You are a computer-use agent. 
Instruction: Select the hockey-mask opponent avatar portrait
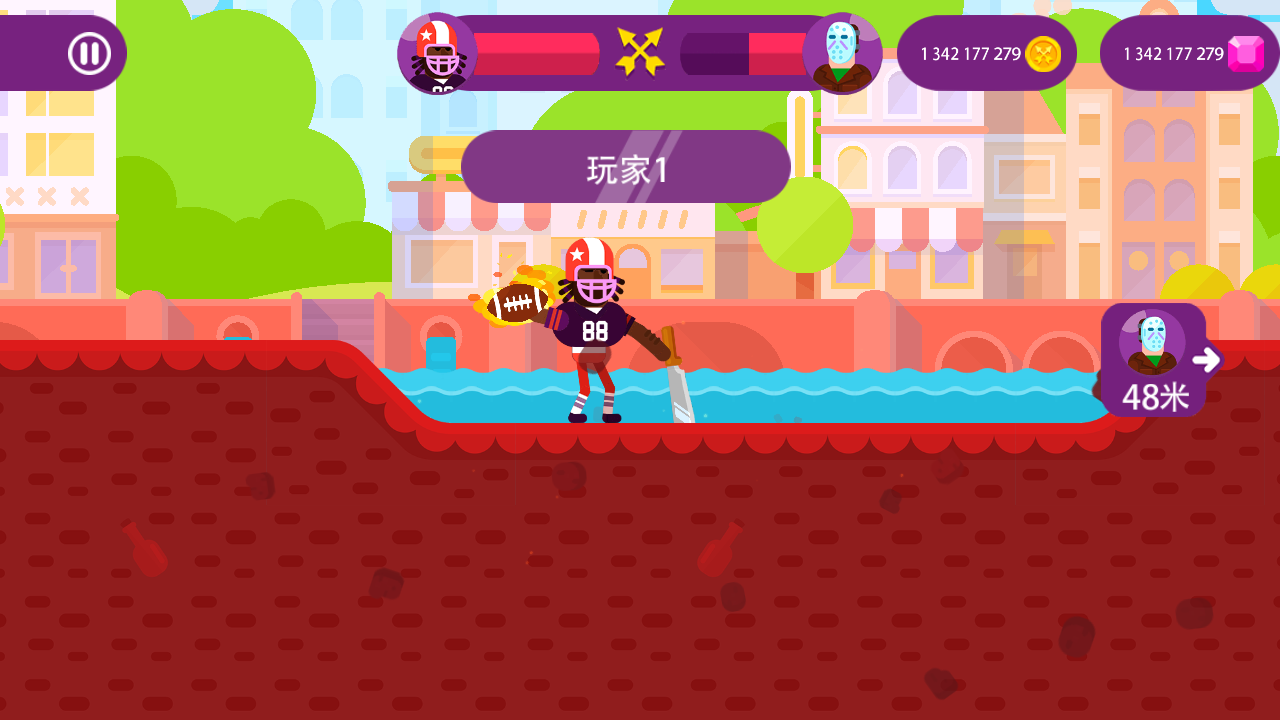(x=842, y=54)
